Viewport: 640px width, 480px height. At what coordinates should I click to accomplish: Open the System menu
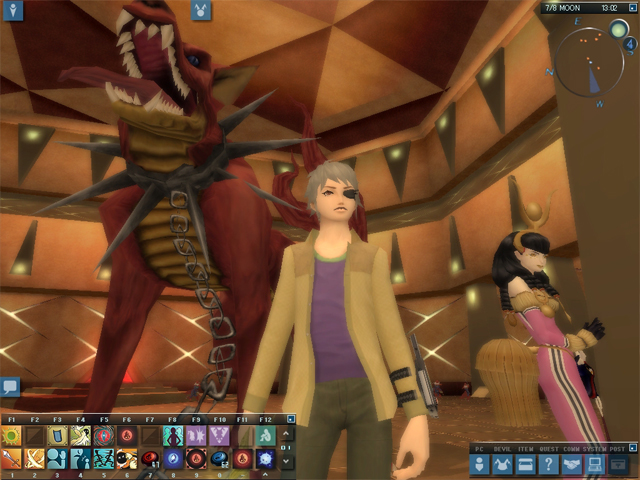592,465
